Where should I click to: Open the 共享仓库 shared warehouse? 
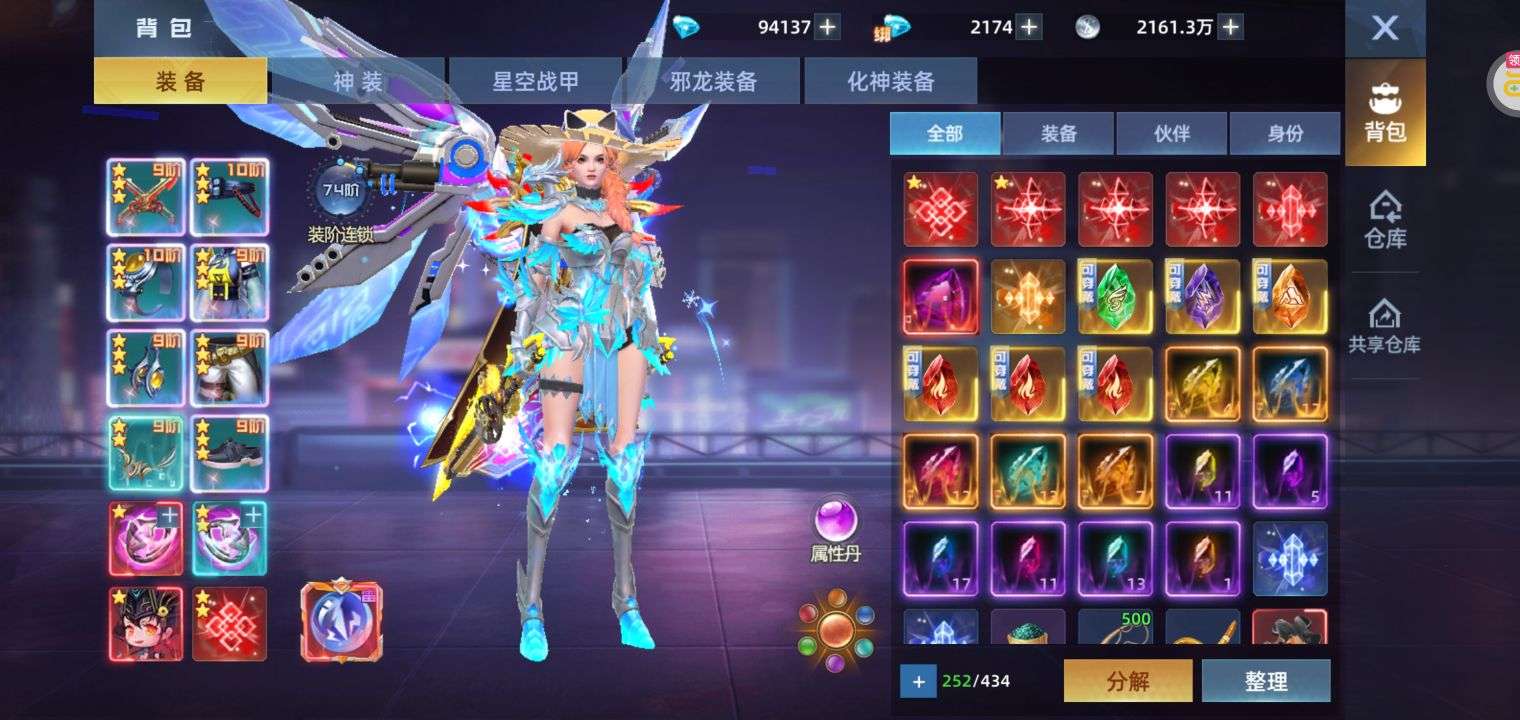[x=1385, y=326]
